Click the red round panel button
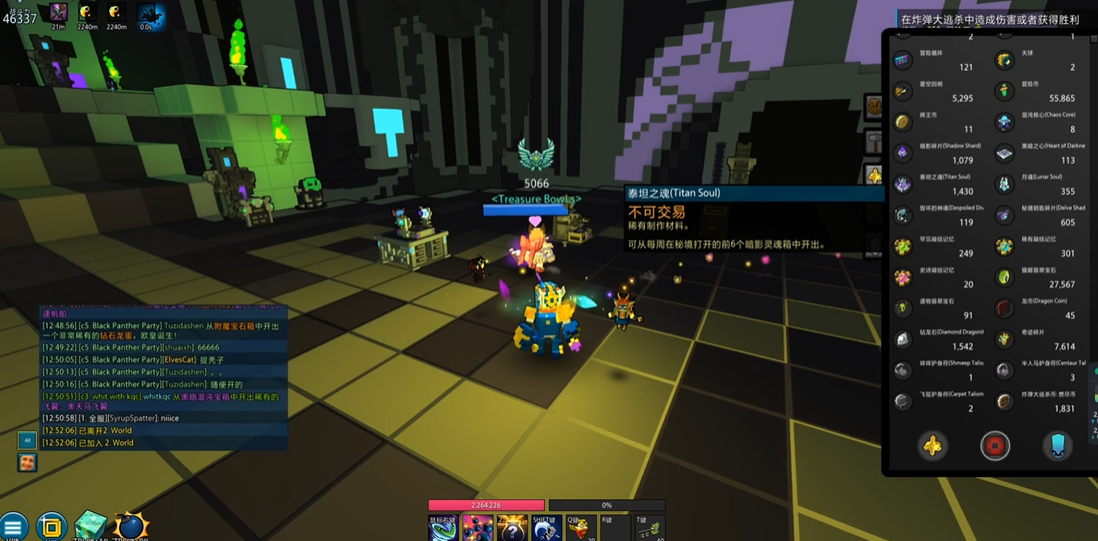Image resolution: width=1098 pixels, height=541 pixels. (994, 446)
